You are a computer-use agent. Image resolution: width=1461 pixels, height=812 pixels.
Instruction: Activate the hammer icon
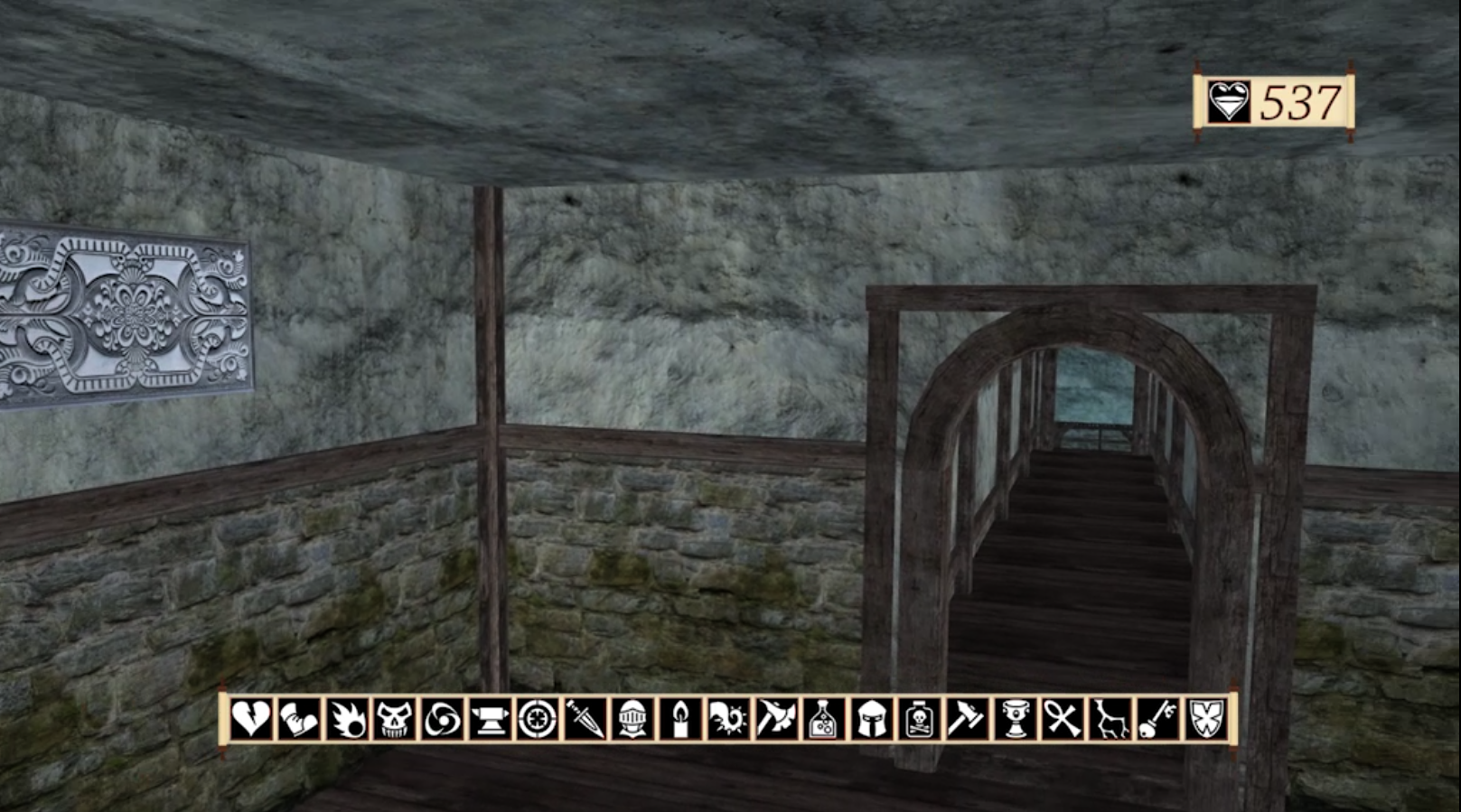[x=967, y=720]
